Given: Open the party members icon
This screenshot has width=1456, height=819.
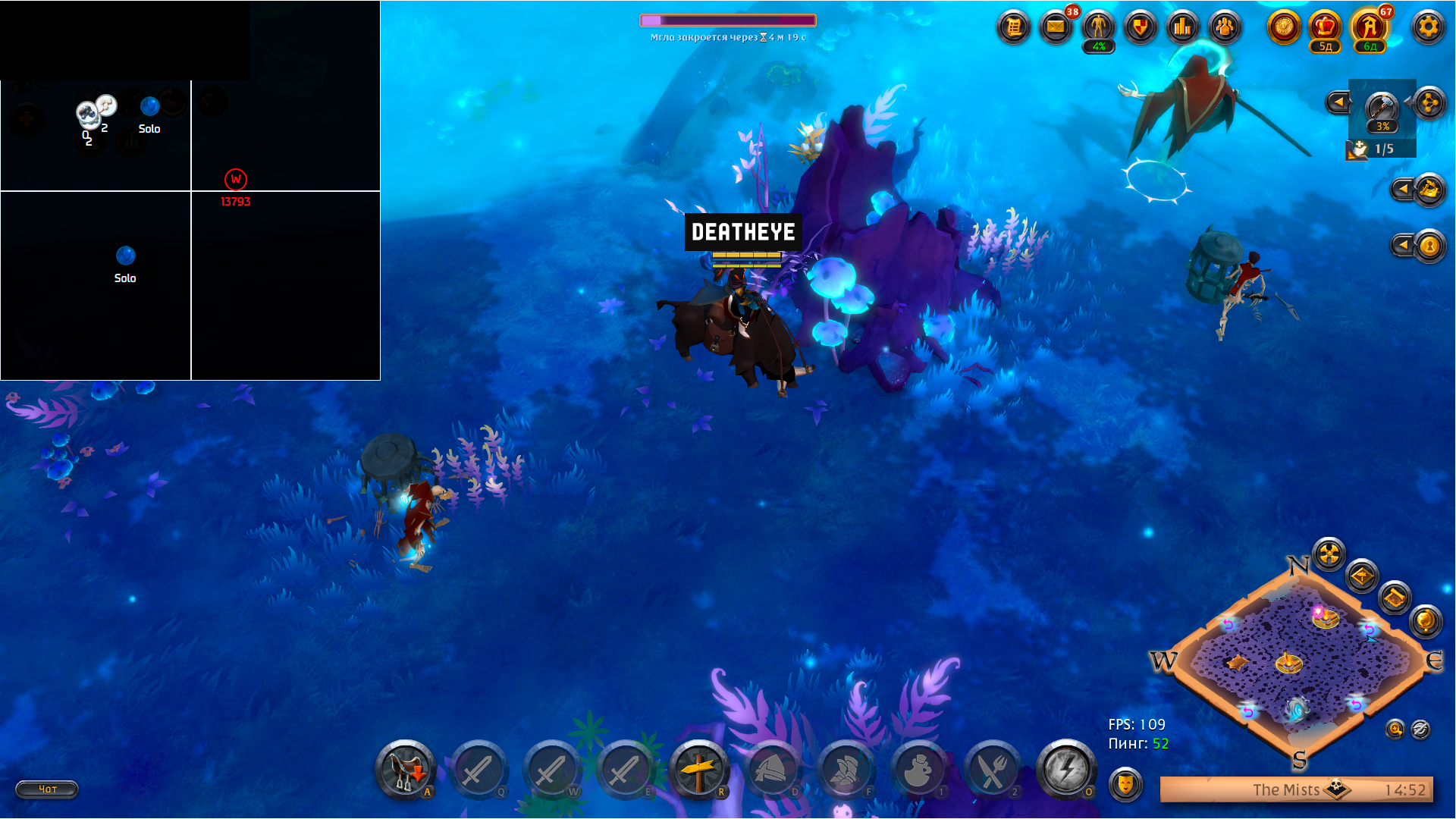Looking at the screenshot, I should click(1225, 28).
